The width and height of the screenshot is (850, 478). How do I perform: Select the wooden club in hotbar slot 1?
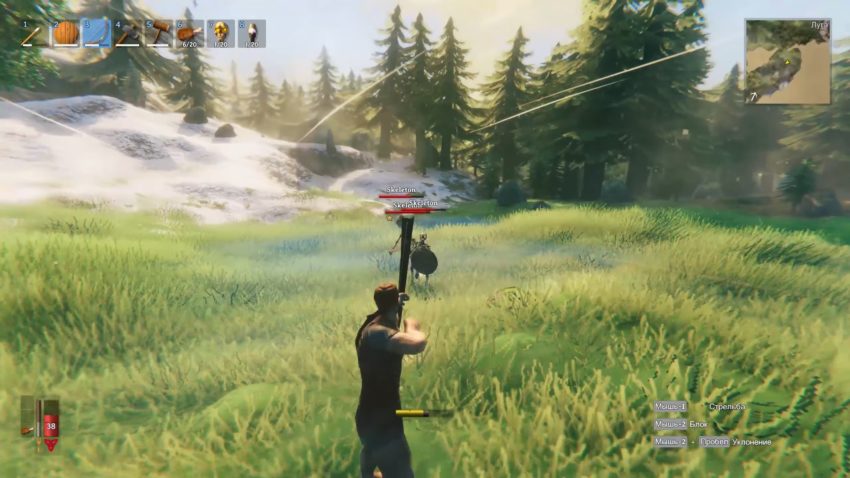(x=34, y=34)
